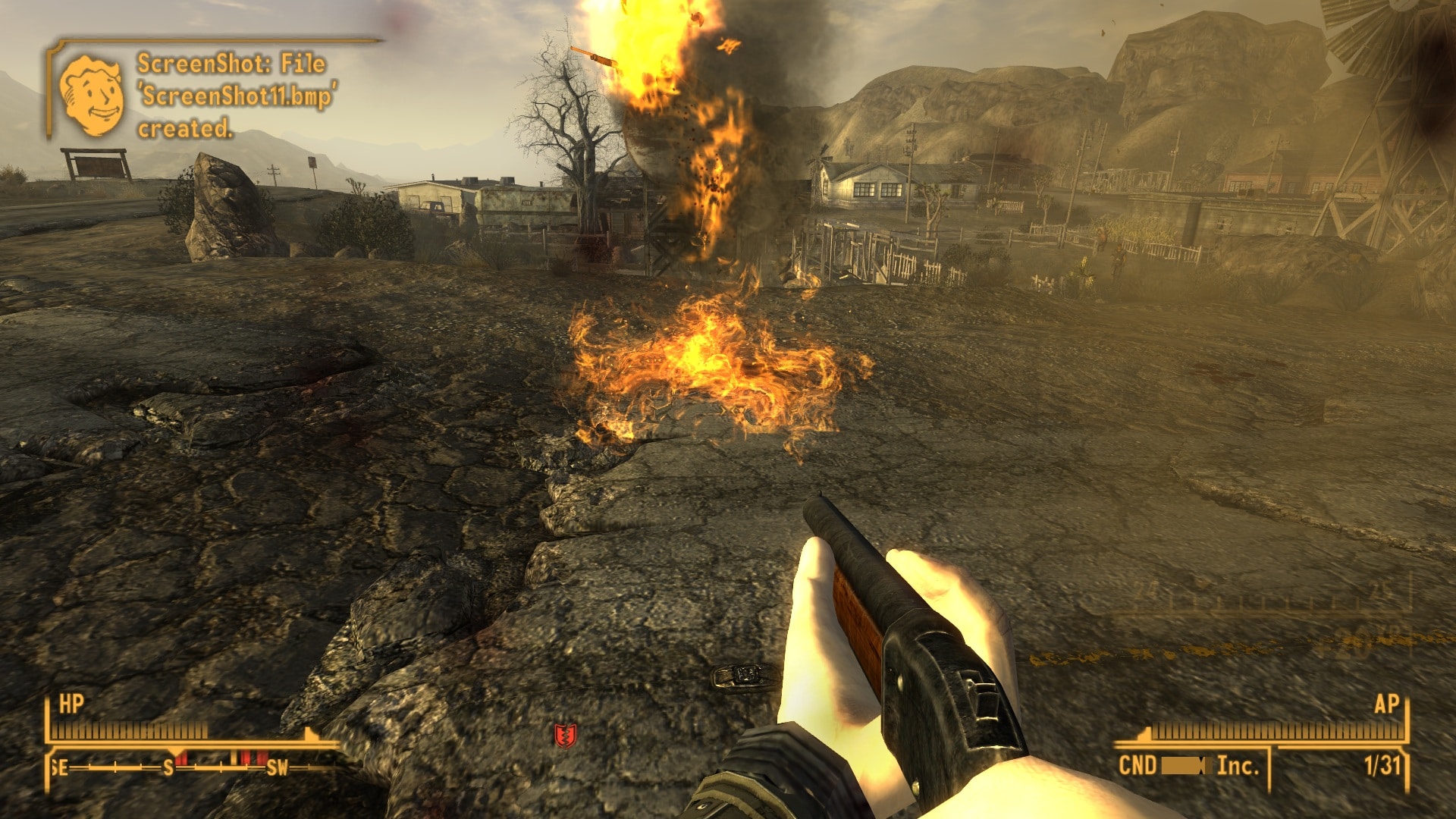
Task: Click the Vault Boy notification icon
Action: (92, 95)
